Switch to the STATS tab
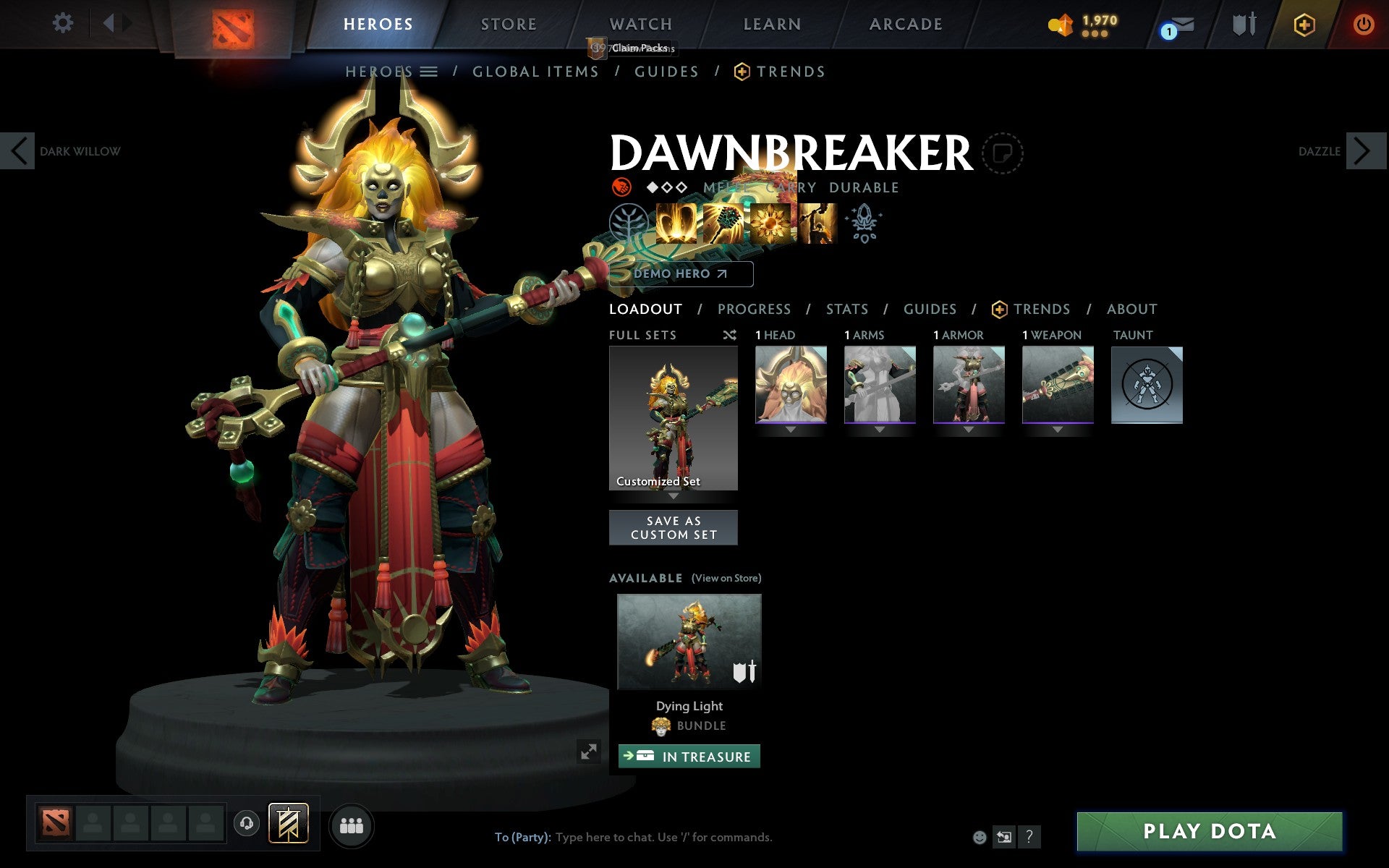The image size is (1389, 868). [x=846, y=309]
